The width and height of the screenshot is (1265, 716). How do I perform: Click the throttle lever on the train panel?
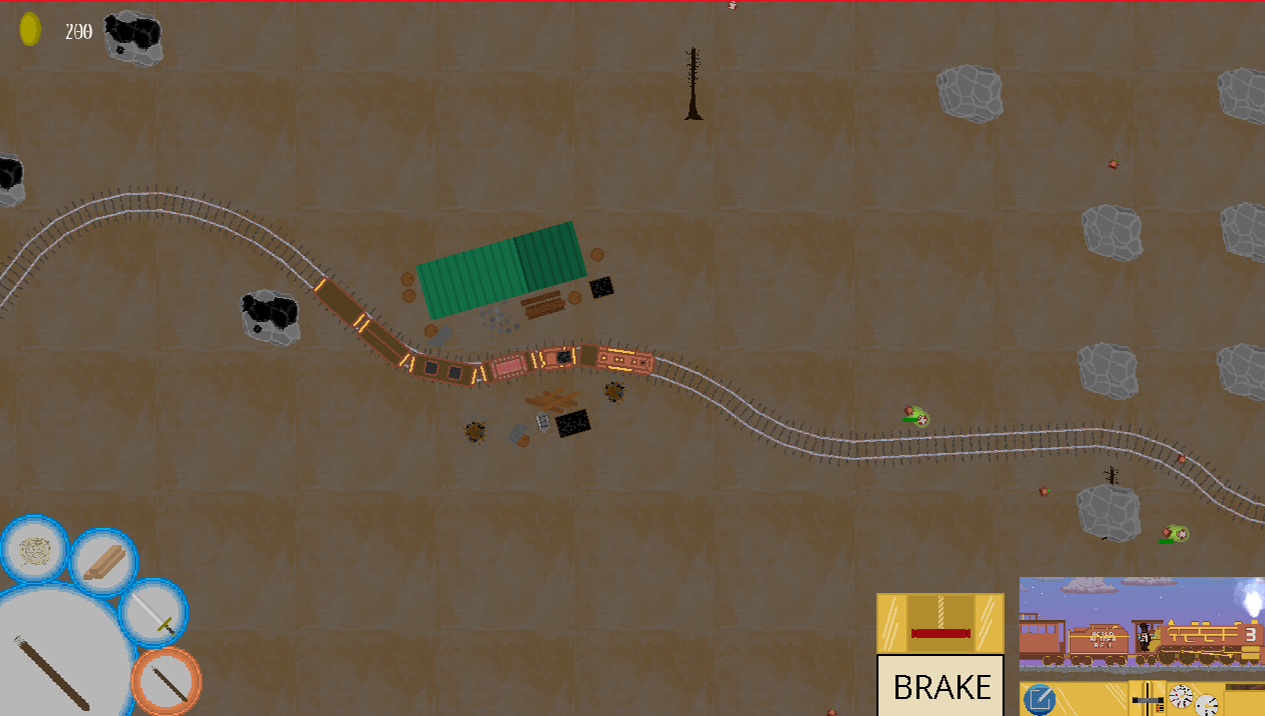click(1148, 698)
